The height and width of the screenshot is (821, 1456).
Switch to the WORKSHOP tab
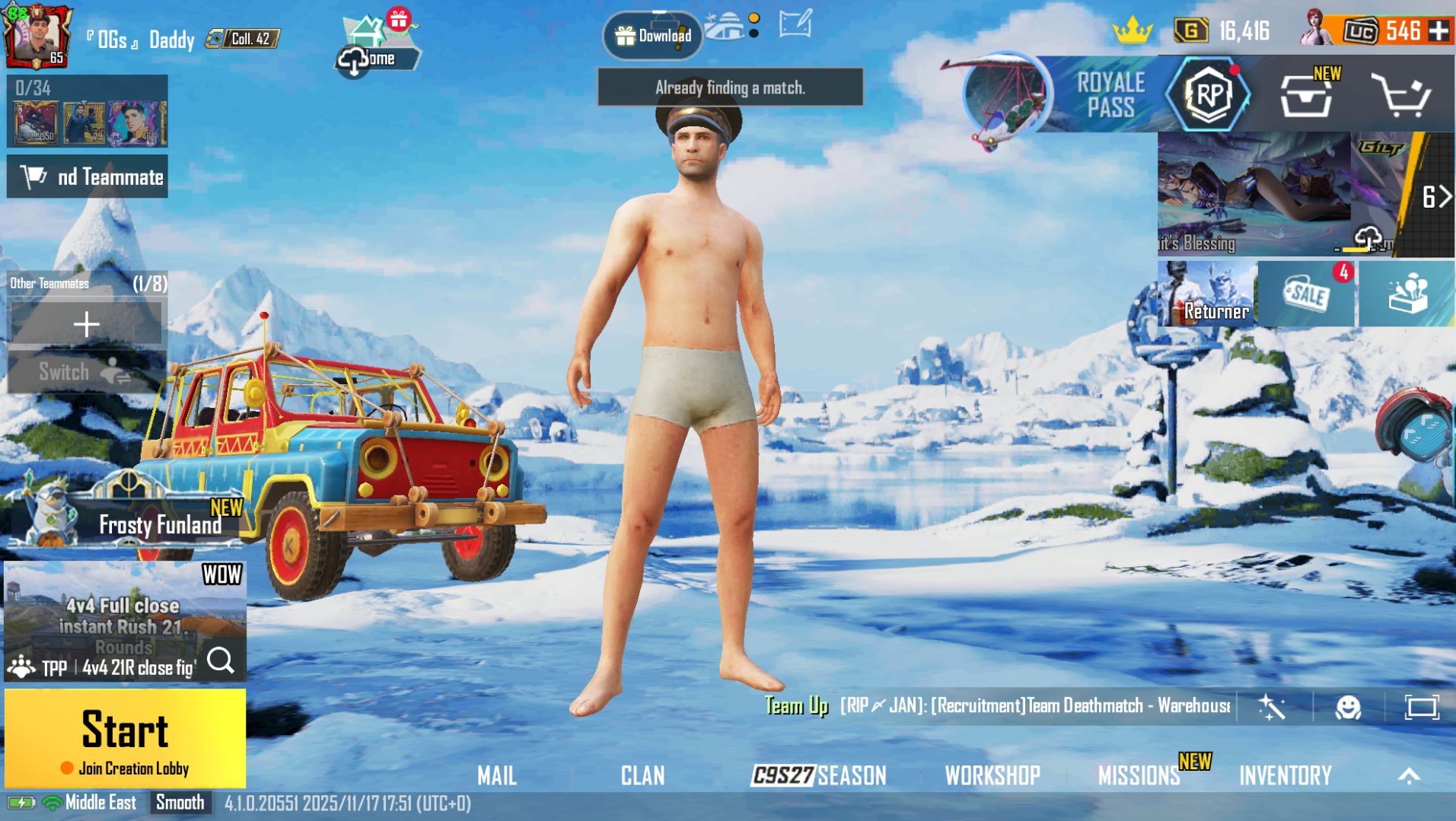[992, 775]
